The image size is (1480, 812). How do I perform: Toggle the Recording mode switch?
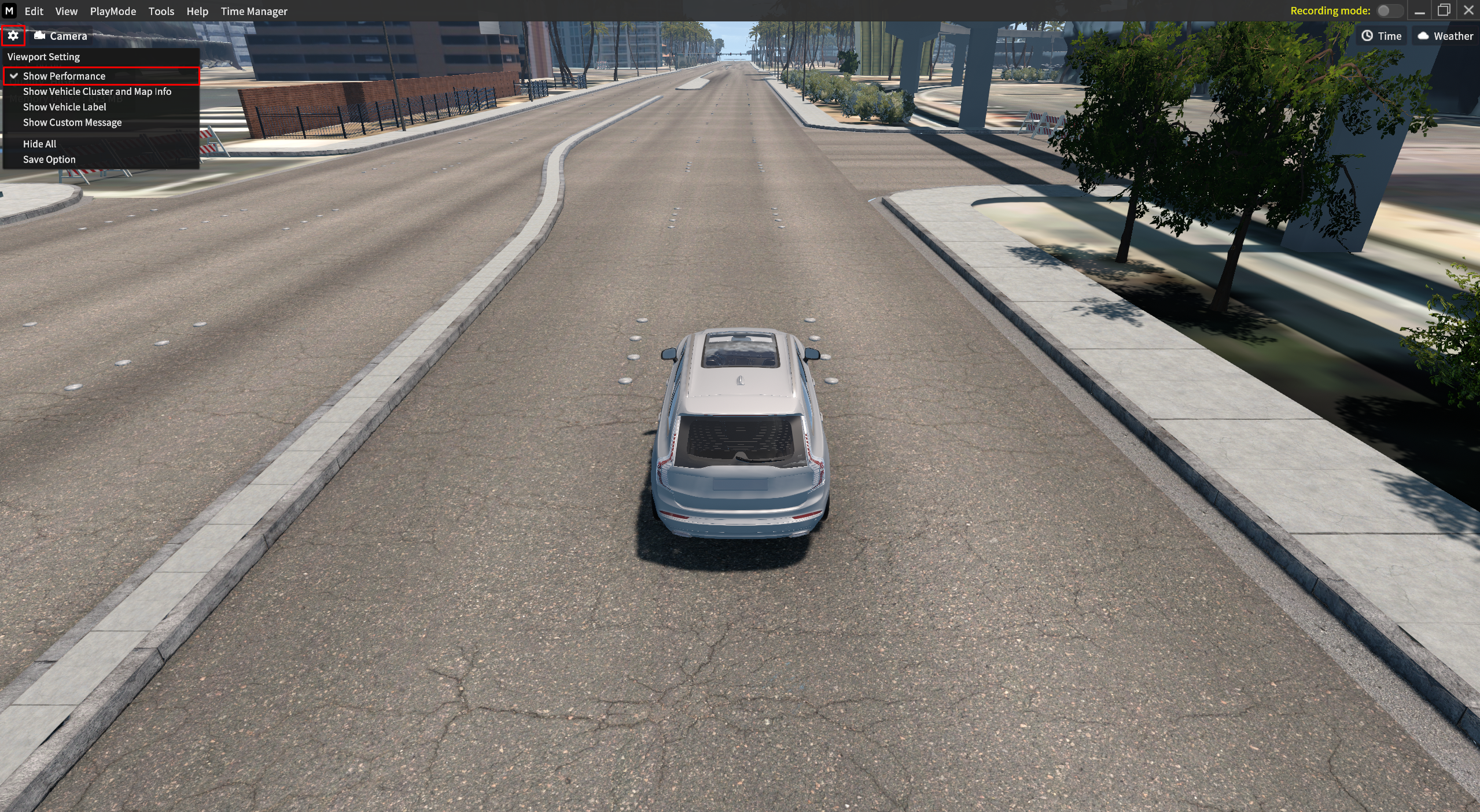(1388, 11)
